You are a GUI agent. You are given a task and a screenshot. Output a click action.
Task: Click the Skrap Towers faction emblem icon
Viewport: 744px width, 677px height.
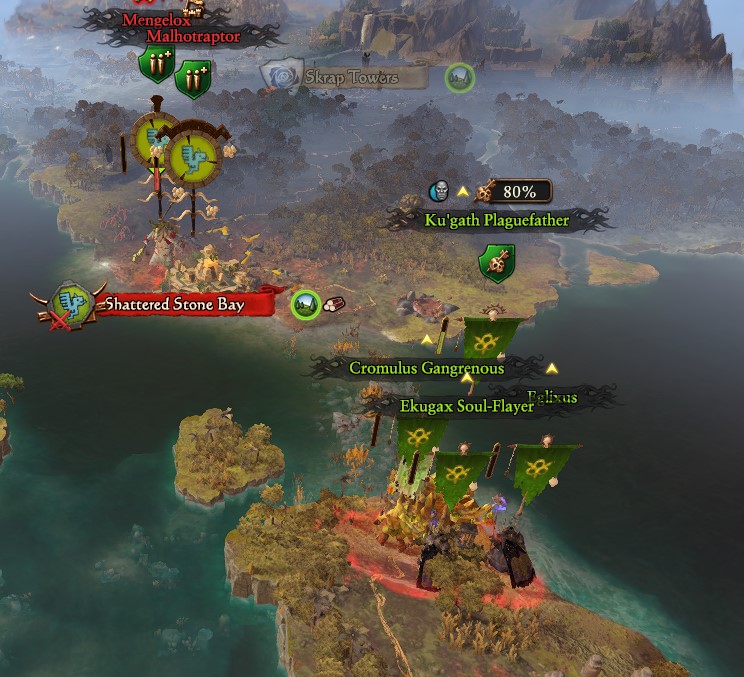click(x=285, y=76)
